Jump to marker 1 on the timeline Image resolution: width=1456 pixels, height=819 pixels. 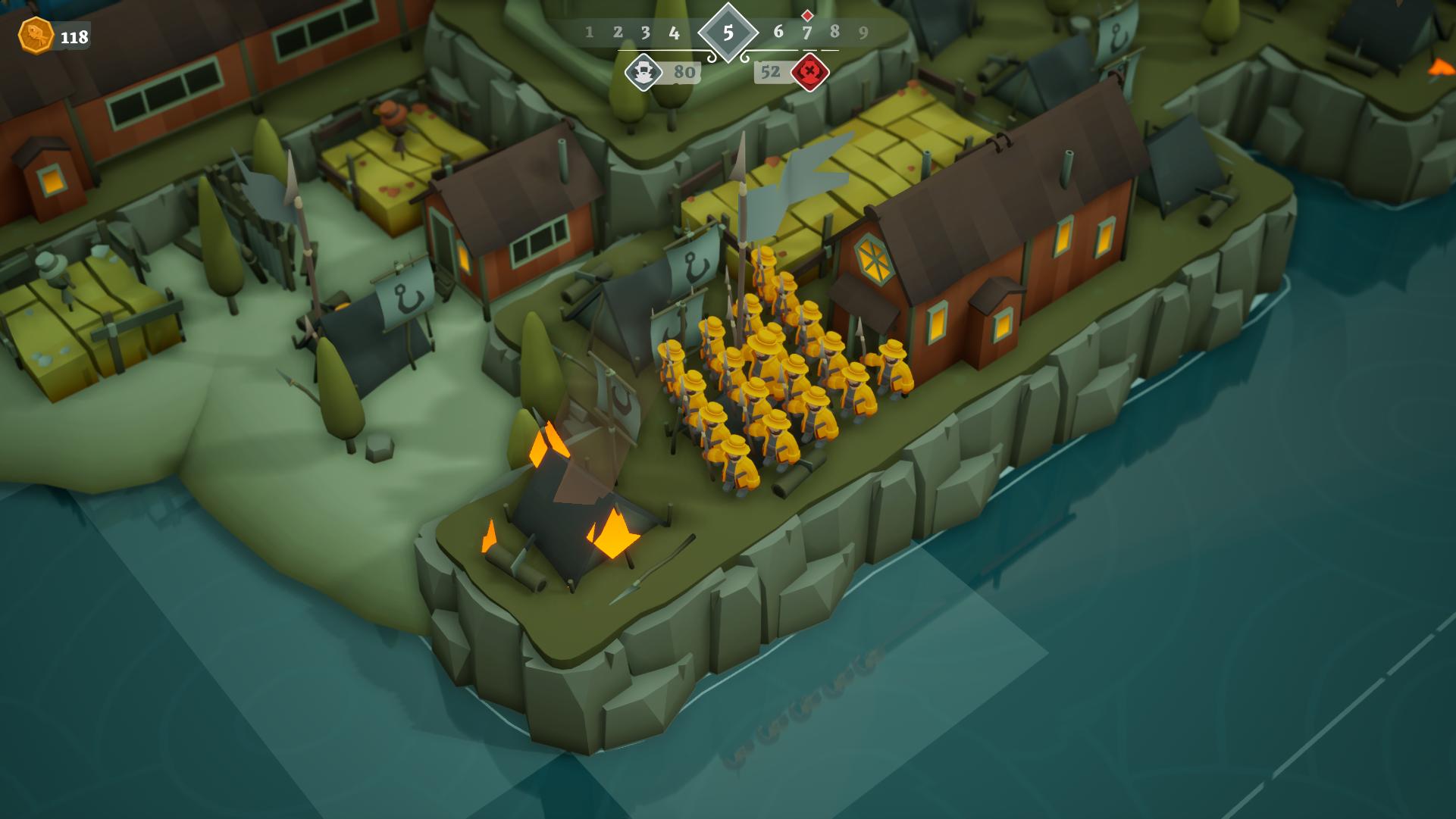click(589, 33)
